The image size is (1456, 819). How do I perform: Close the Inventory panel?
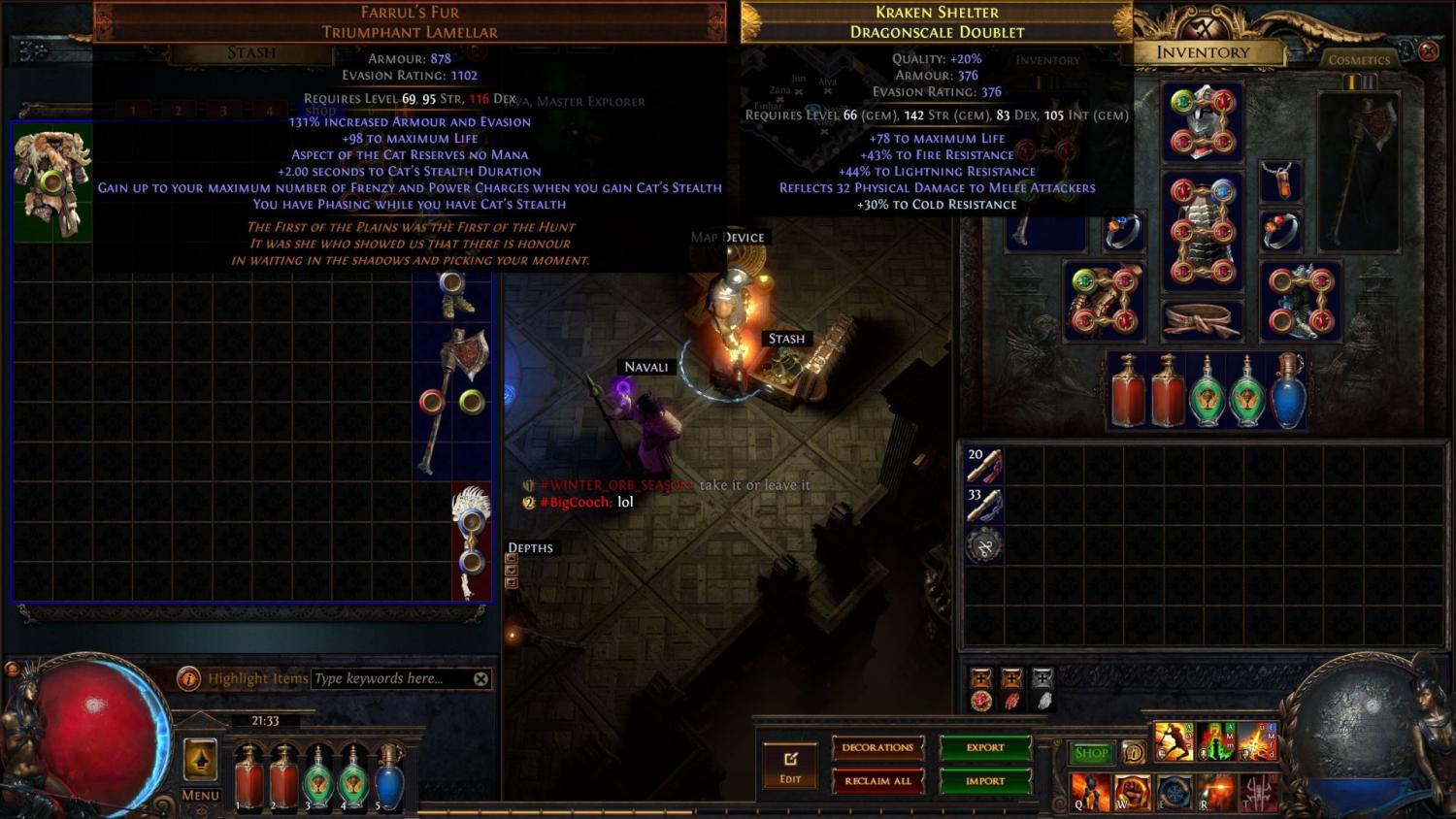click(1428, 50)
